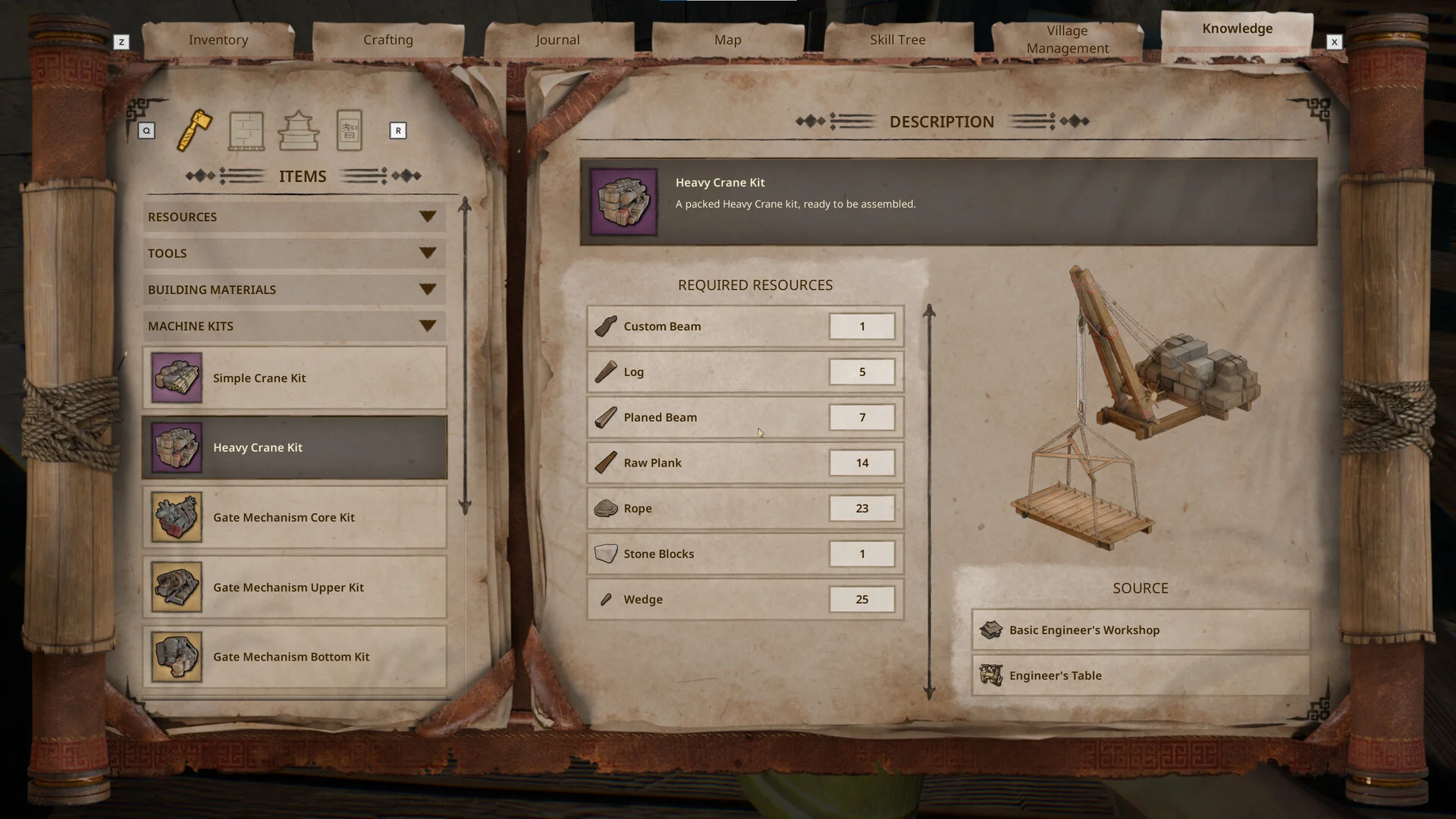1456x819 pixels.
Task: Select the Simple Crane Kit entry
Action: pos(294,378)
